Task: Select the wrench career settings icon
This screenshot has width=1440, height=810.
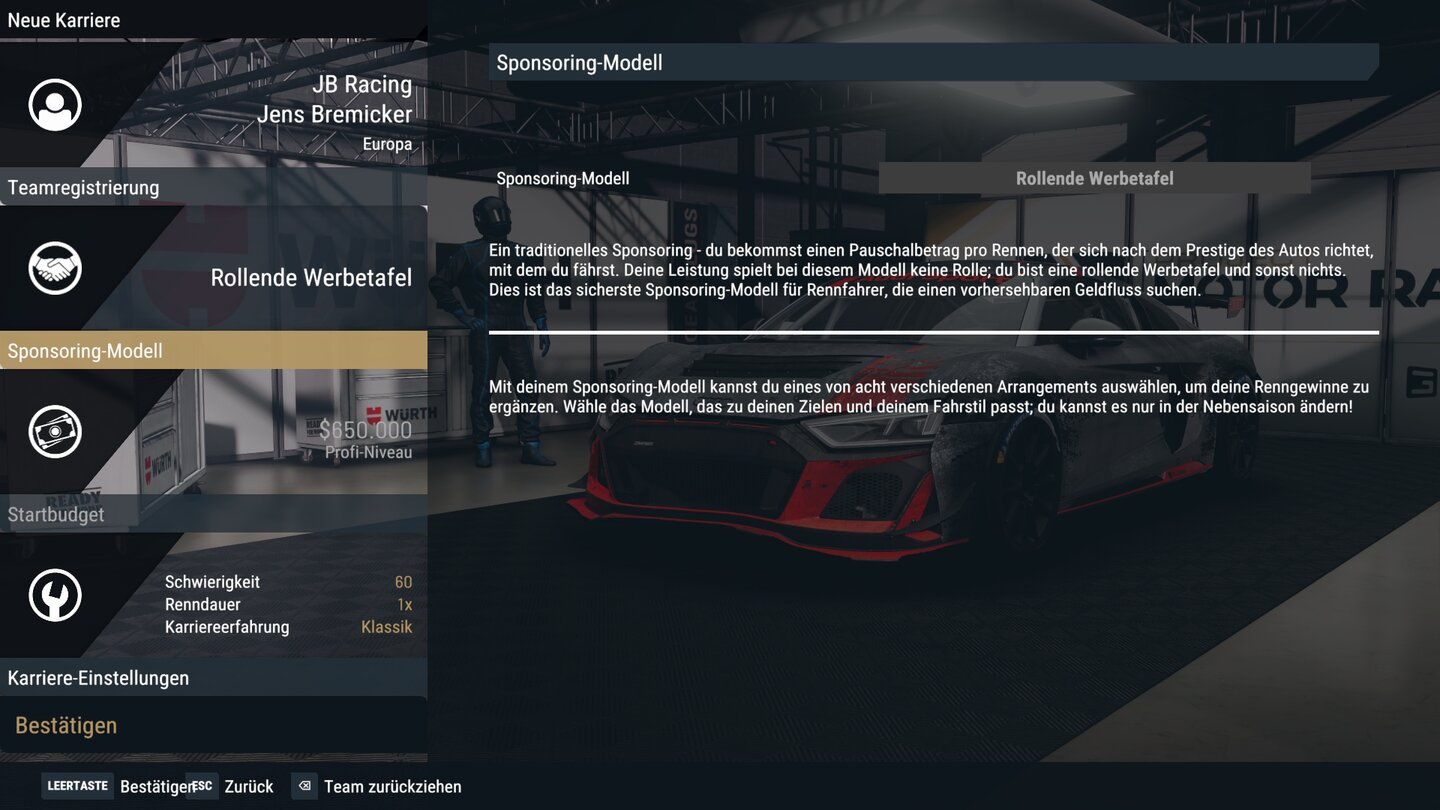Action: 54,594
